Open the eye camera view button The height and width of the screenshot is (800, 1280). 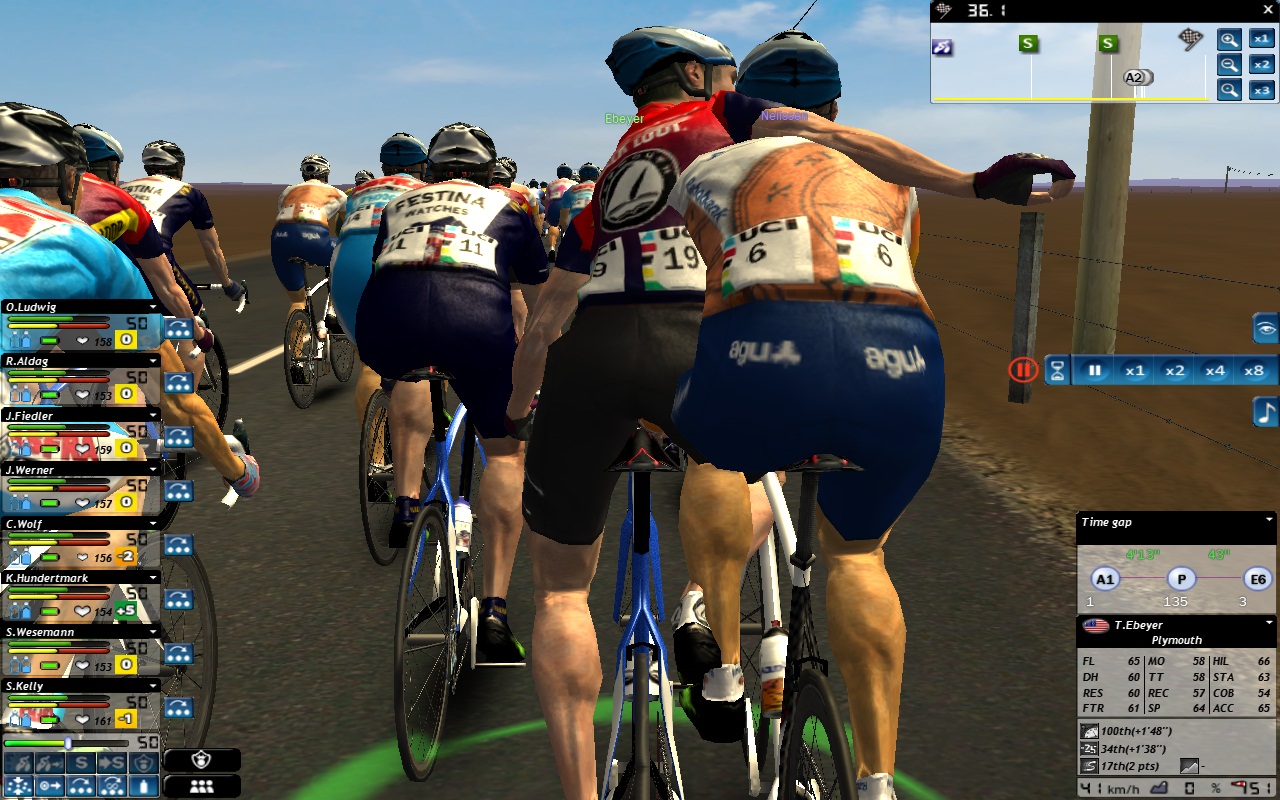(1266, 328)
